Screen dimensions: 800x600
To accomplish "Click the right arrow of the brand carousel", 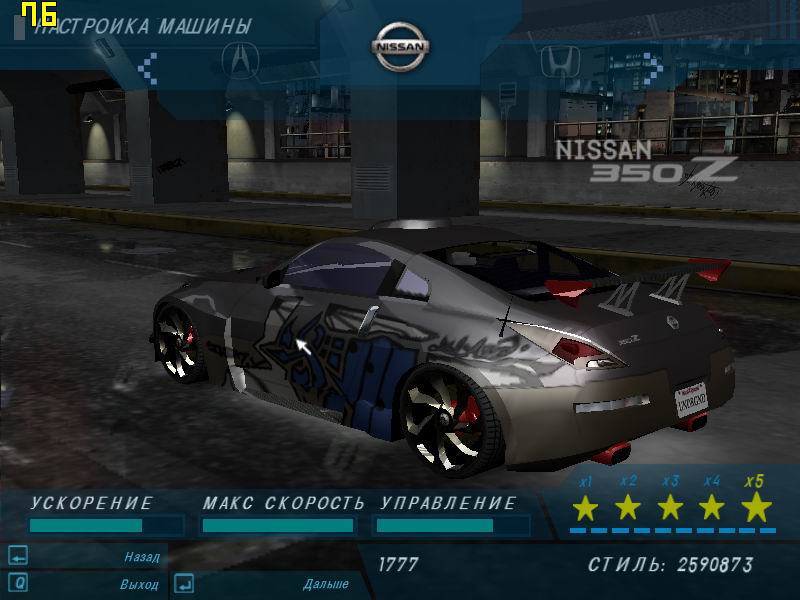I will [x=653, y=67].
